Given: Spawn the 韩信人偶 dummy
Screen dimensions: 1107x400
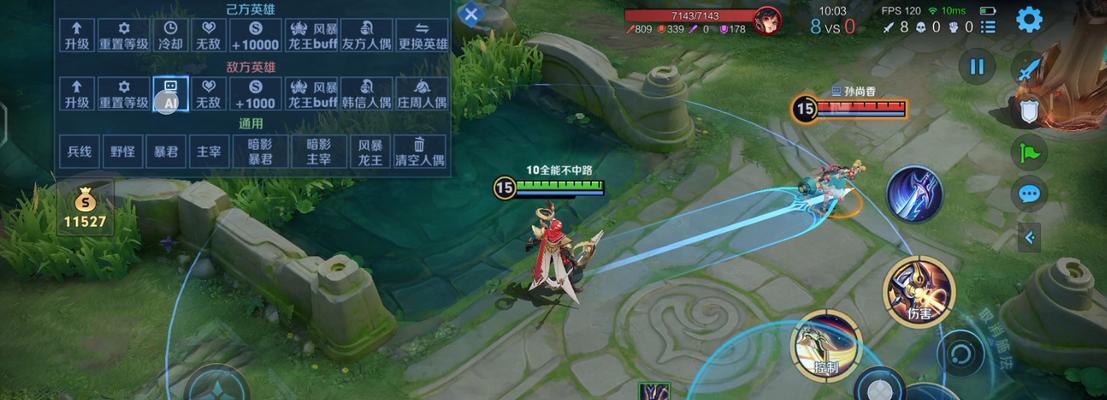Looking at the screenshot, I should [x=366, y=94].
